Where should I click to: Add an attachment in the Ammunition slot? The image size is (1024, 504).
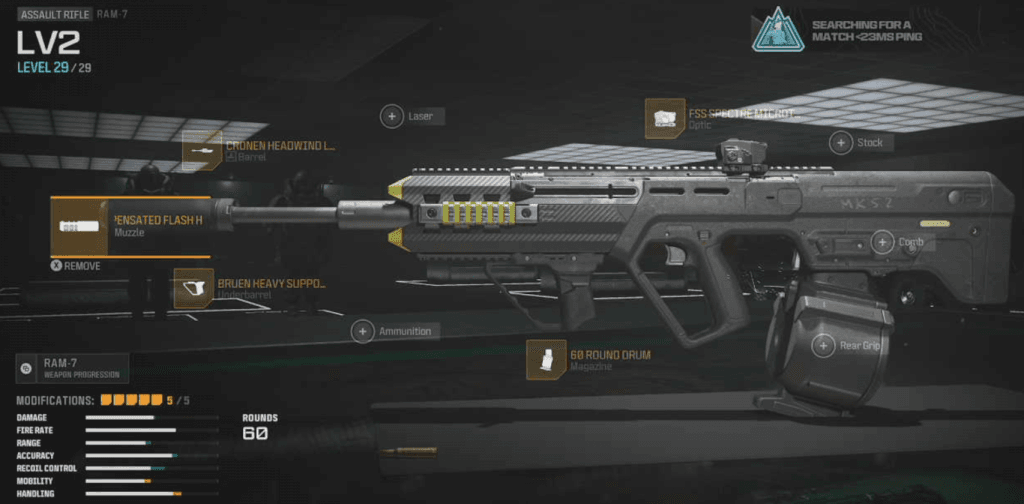click(362, 331)
